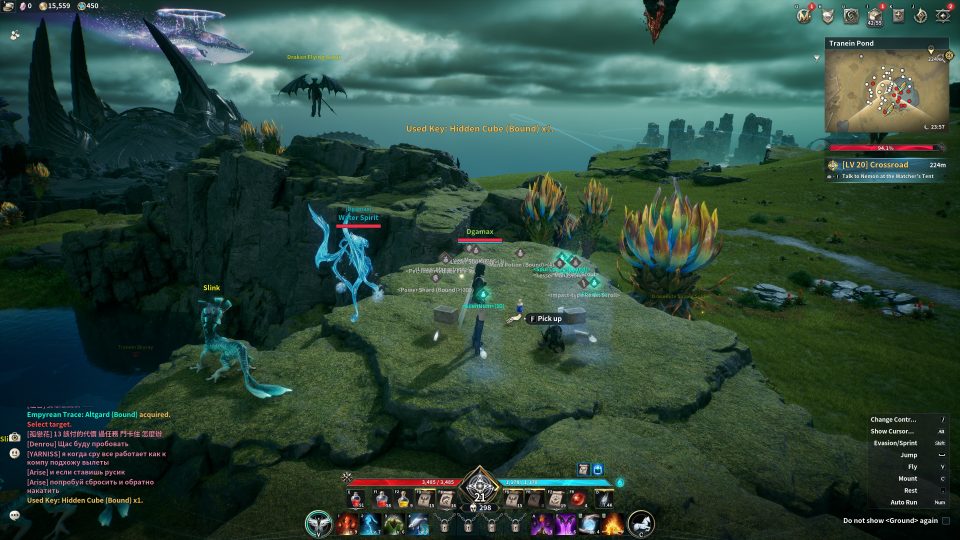
Task: Activate the blue water spirit skill
Action: point(372,523)
